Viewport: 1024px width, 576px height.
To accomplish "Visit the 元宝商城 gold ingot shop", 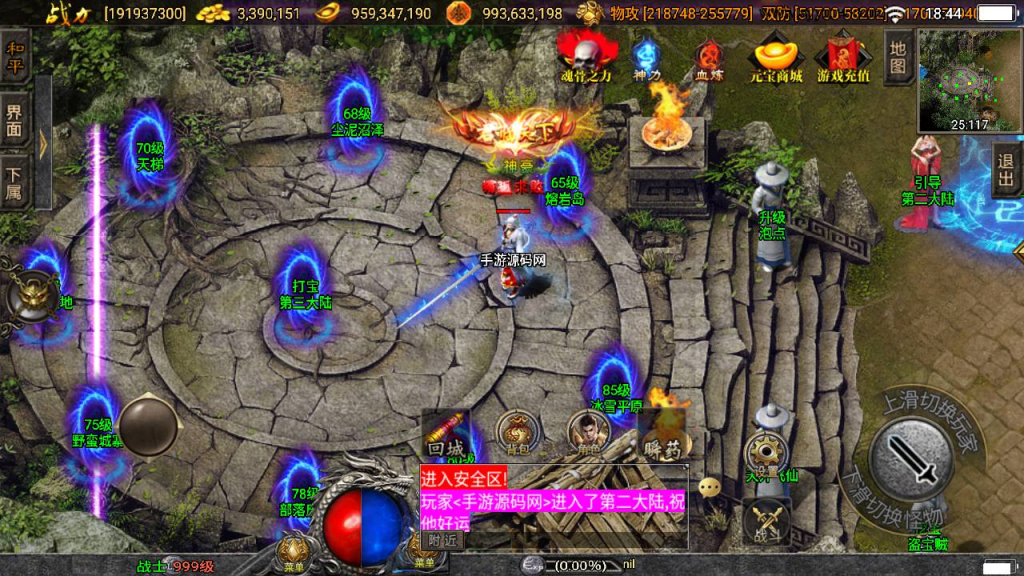I will pyautogui.click(x=777, y=56).
